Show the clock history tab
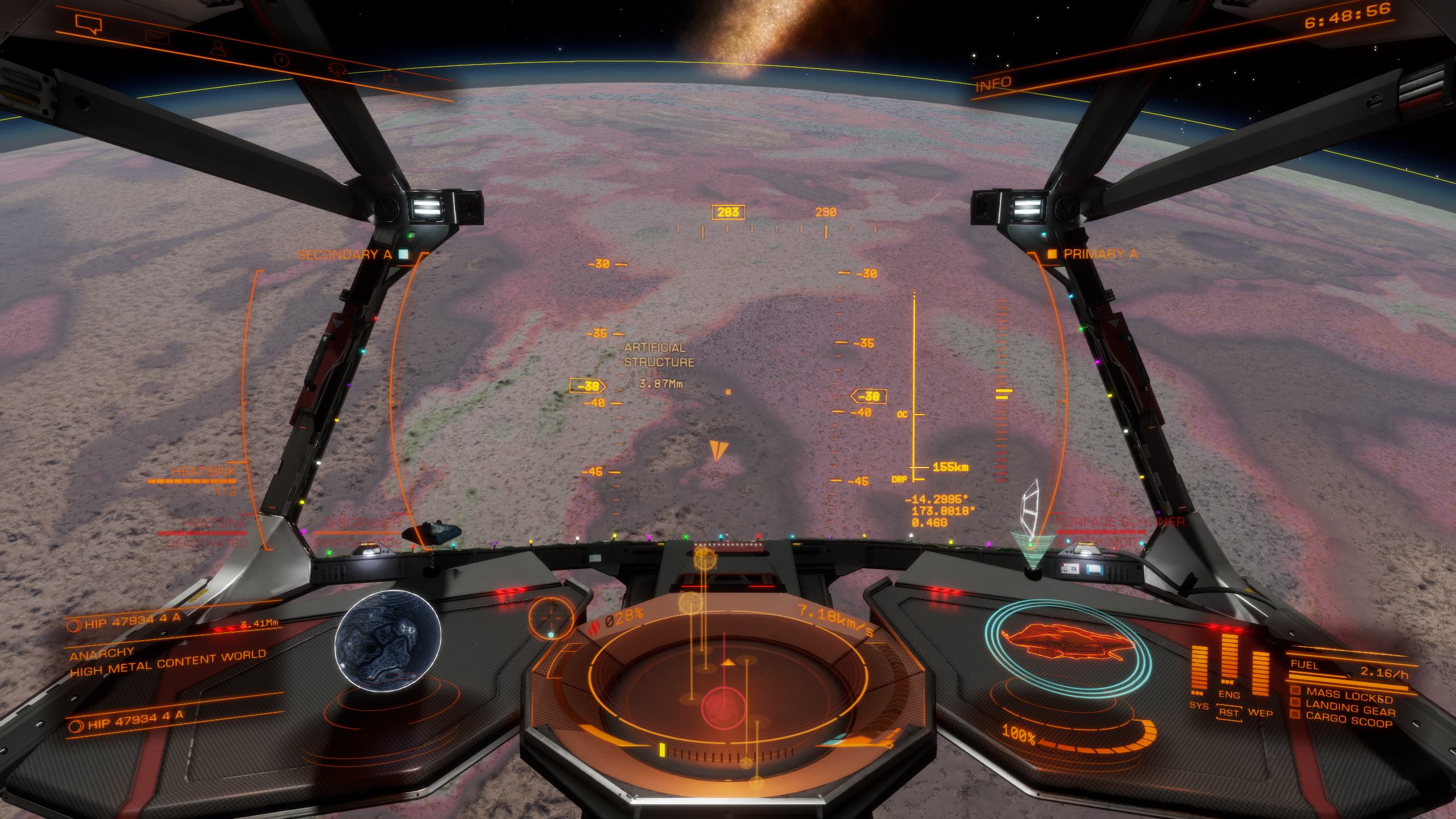This screenshot has height=819, width=1456. tap(280, 59)
